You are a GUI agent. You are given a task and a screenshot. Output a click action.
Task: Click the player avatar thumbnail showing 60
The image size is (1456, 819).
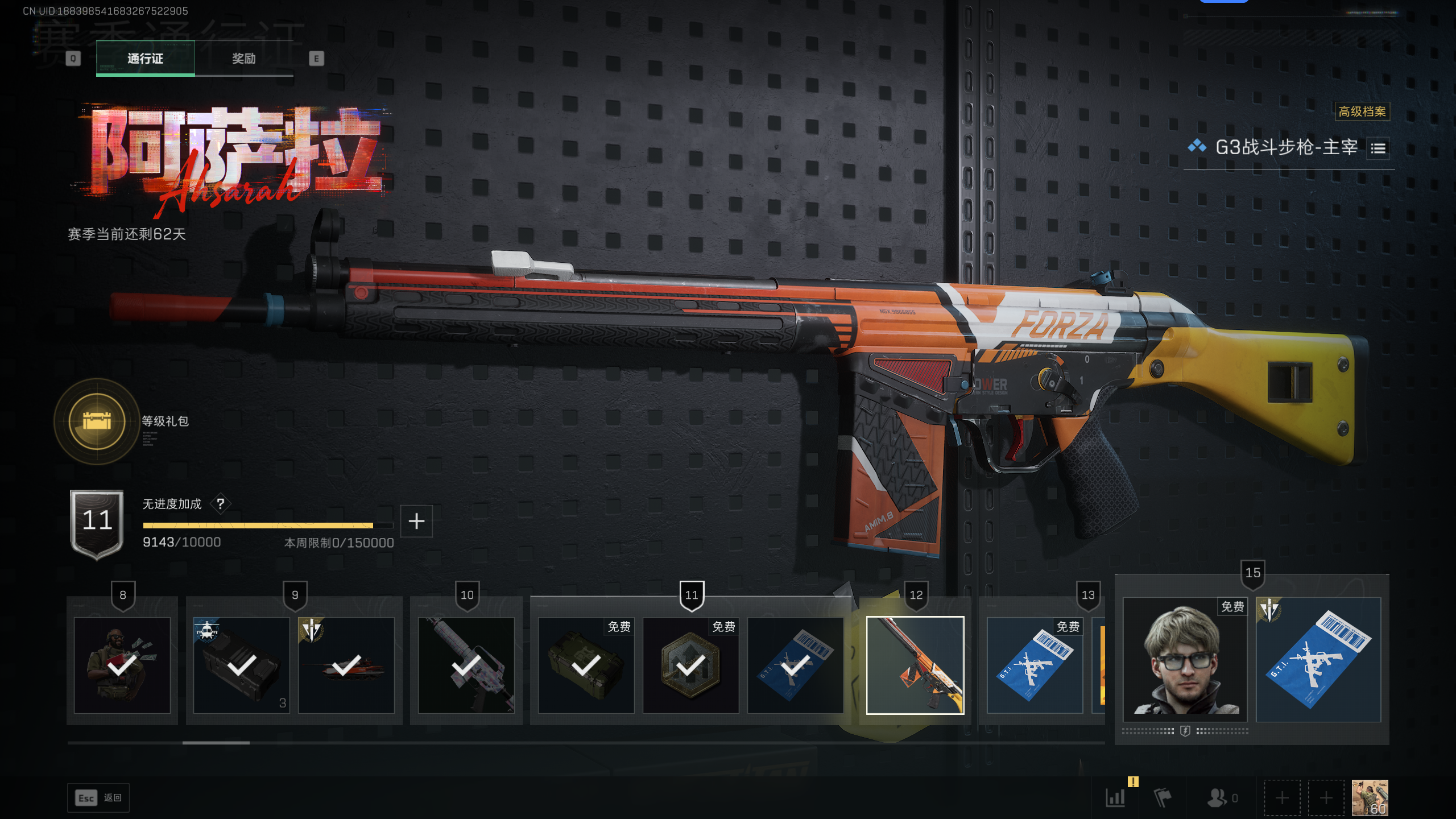1370,797
